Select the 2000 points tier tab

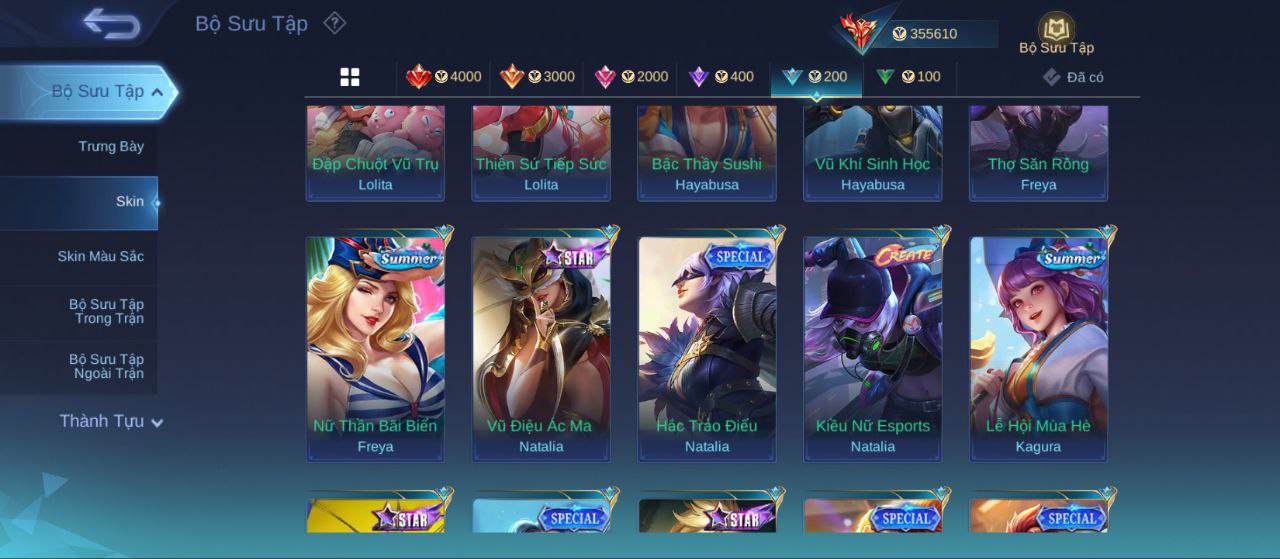(x=631, y=77)
